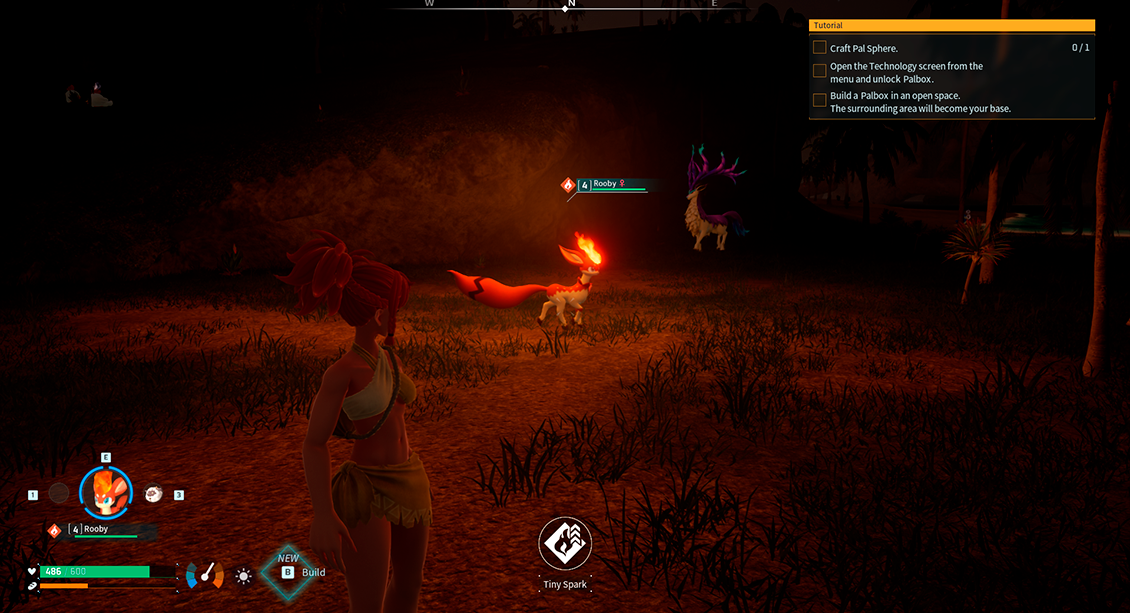Tick the Build a Palbox objective checkbox
This screenshot has width=1130, height=613.
coord(820,100)
